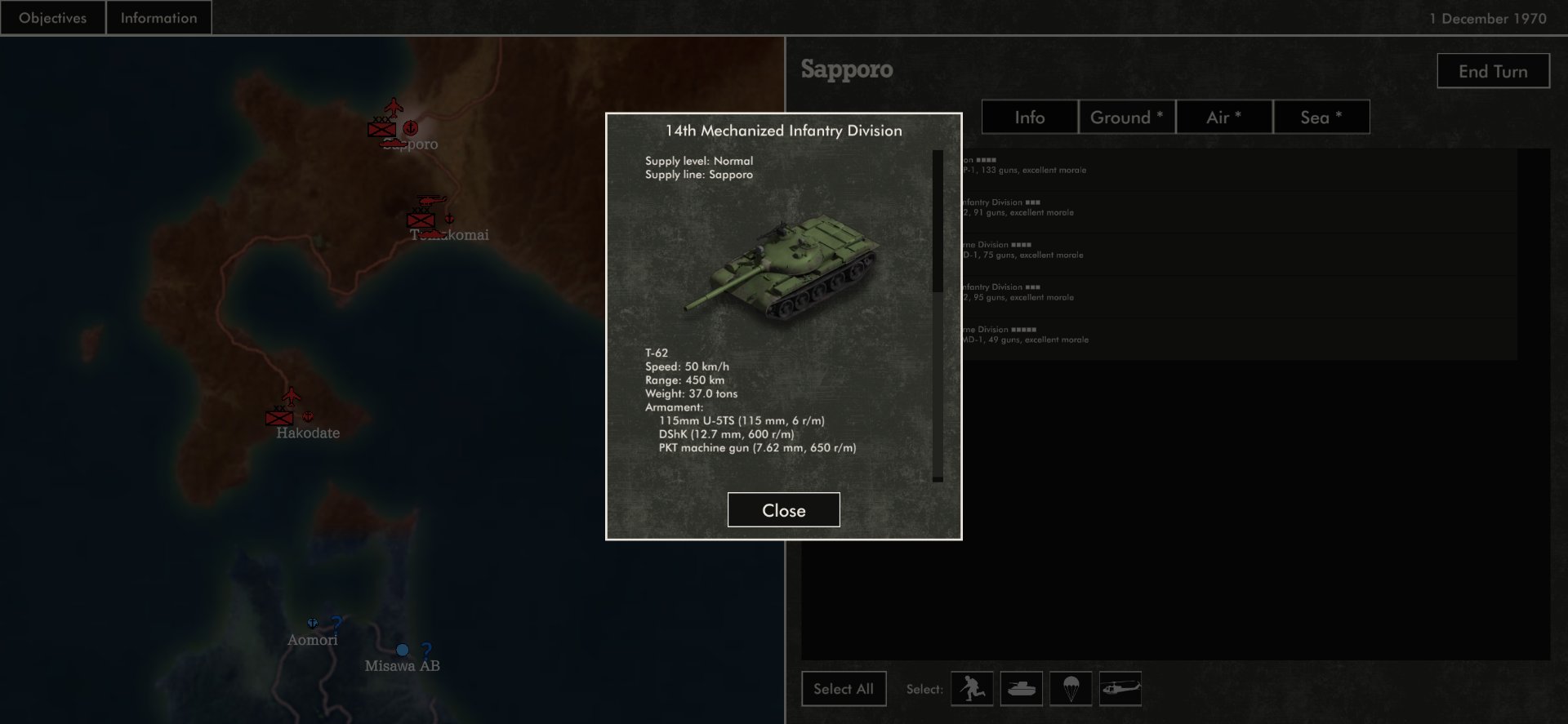
Task: Select armored units with the tank icon
Action: pos(1021,689)
